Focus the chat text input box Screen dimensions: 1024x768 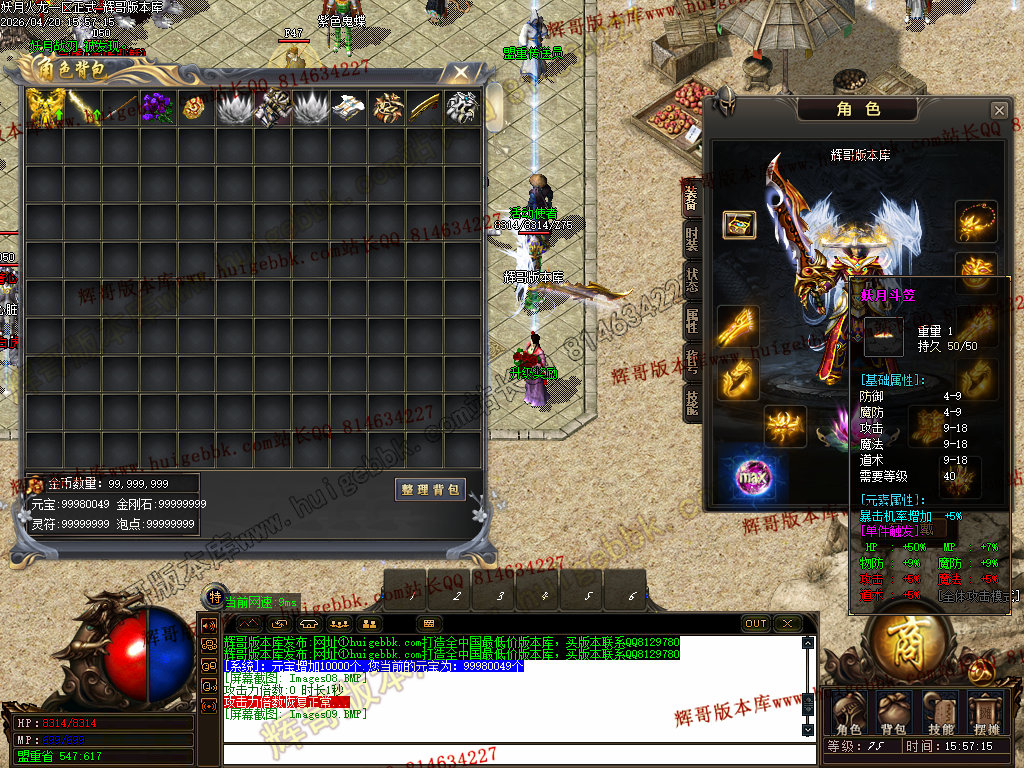(x=510, y=755)
